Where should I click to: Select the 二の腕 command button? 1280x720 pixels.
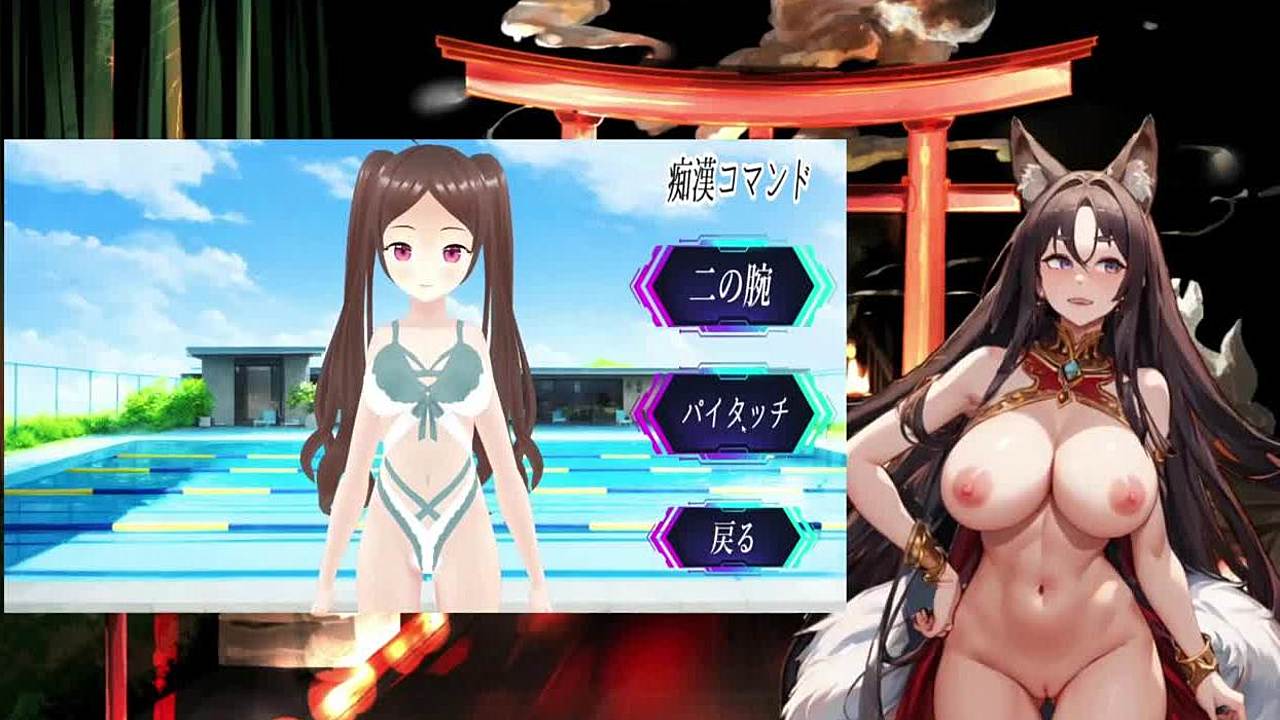coord(732,287)
